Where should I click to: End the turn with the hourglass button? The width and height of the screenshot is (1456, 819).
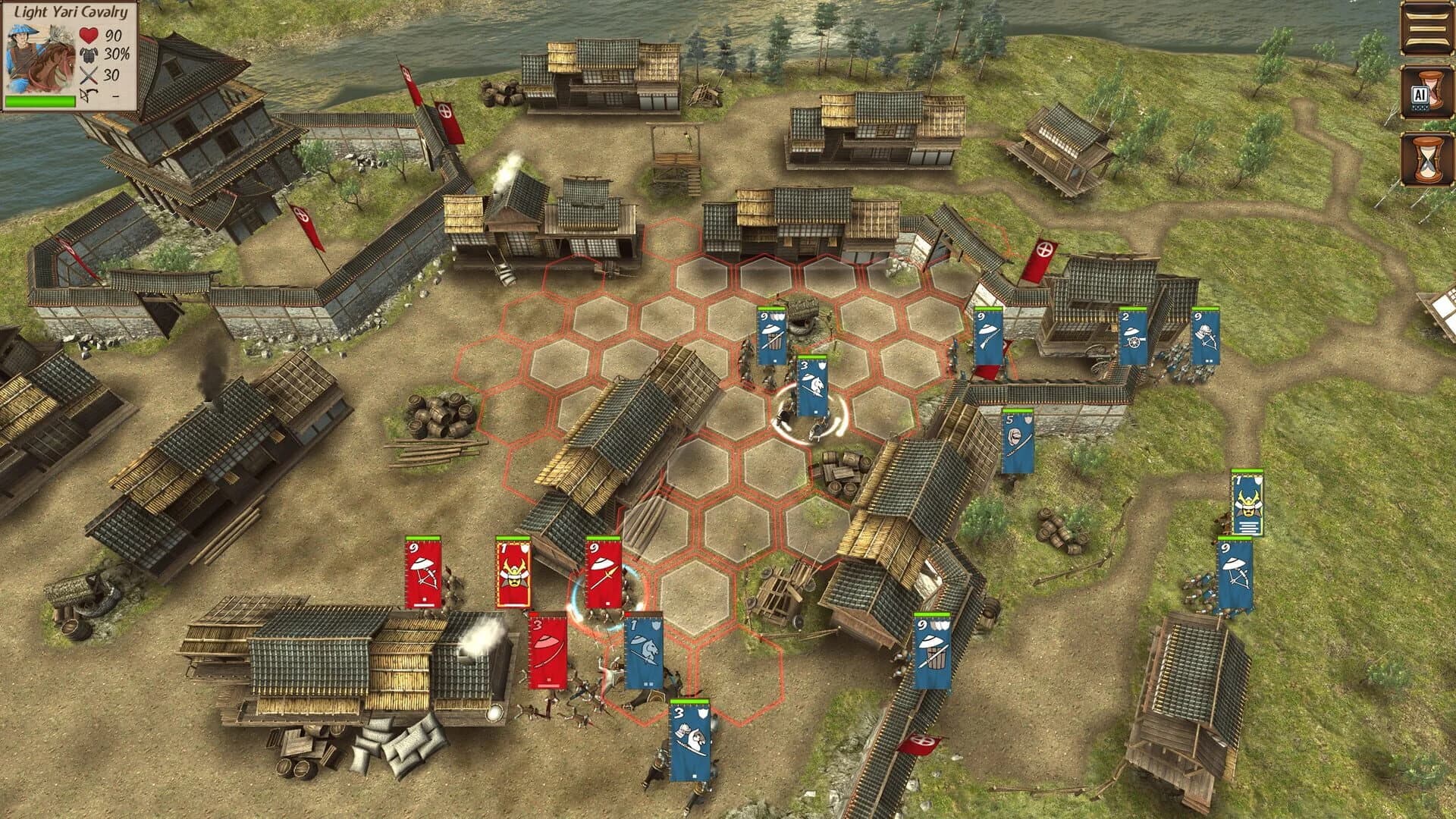1429,159
